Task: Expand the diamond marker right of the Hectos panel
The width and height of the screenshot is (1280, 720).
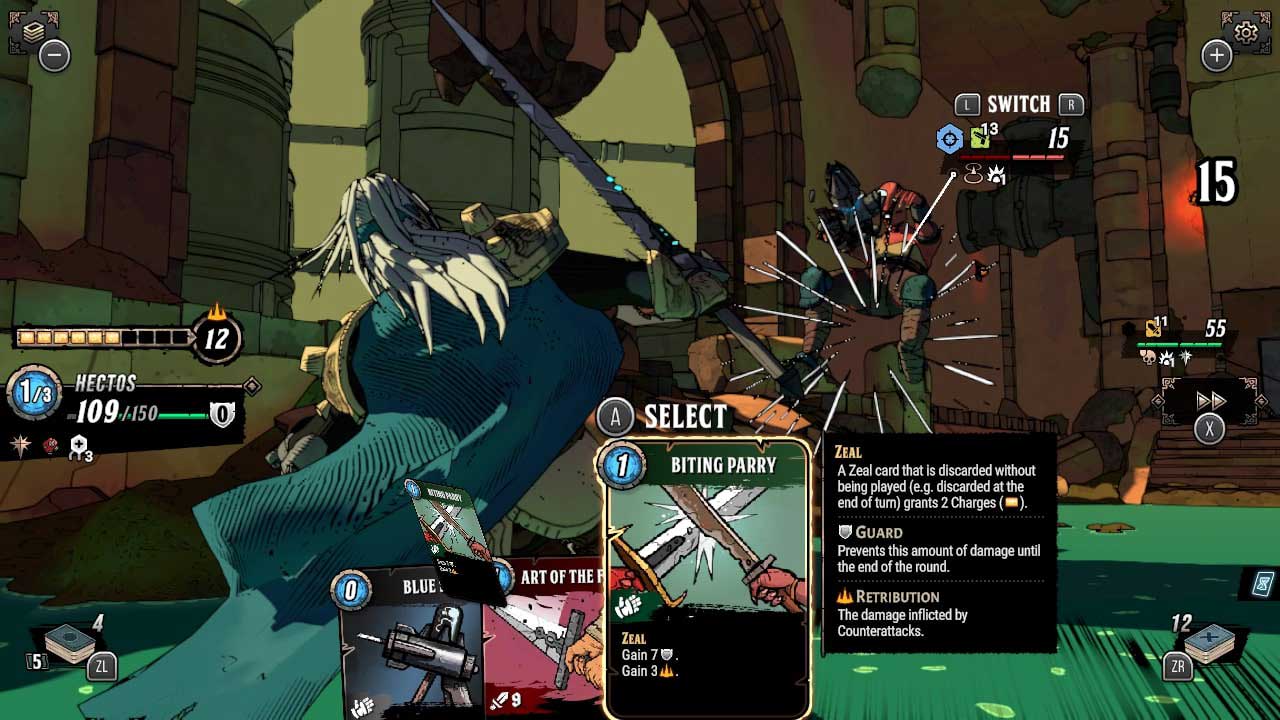Action: point(251,386)
